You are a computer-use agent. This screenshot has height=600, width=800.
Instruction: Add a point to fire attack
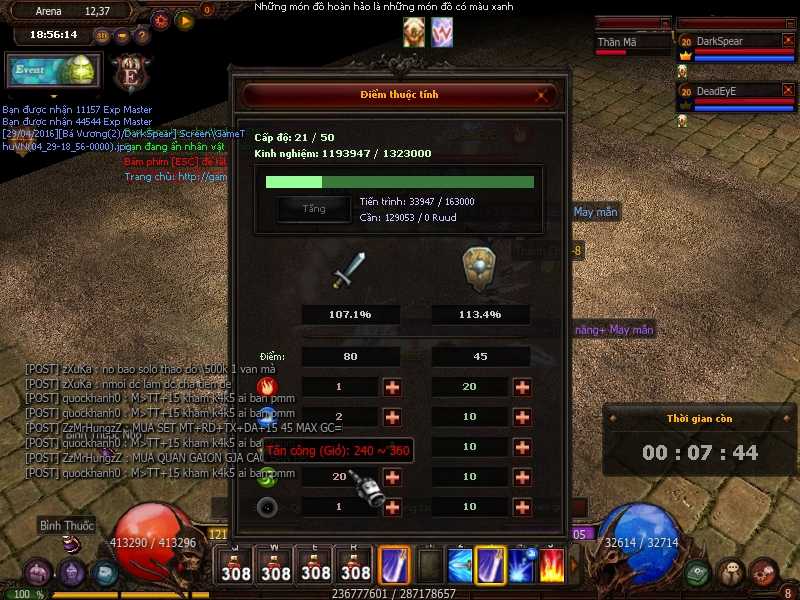(392, 387)
